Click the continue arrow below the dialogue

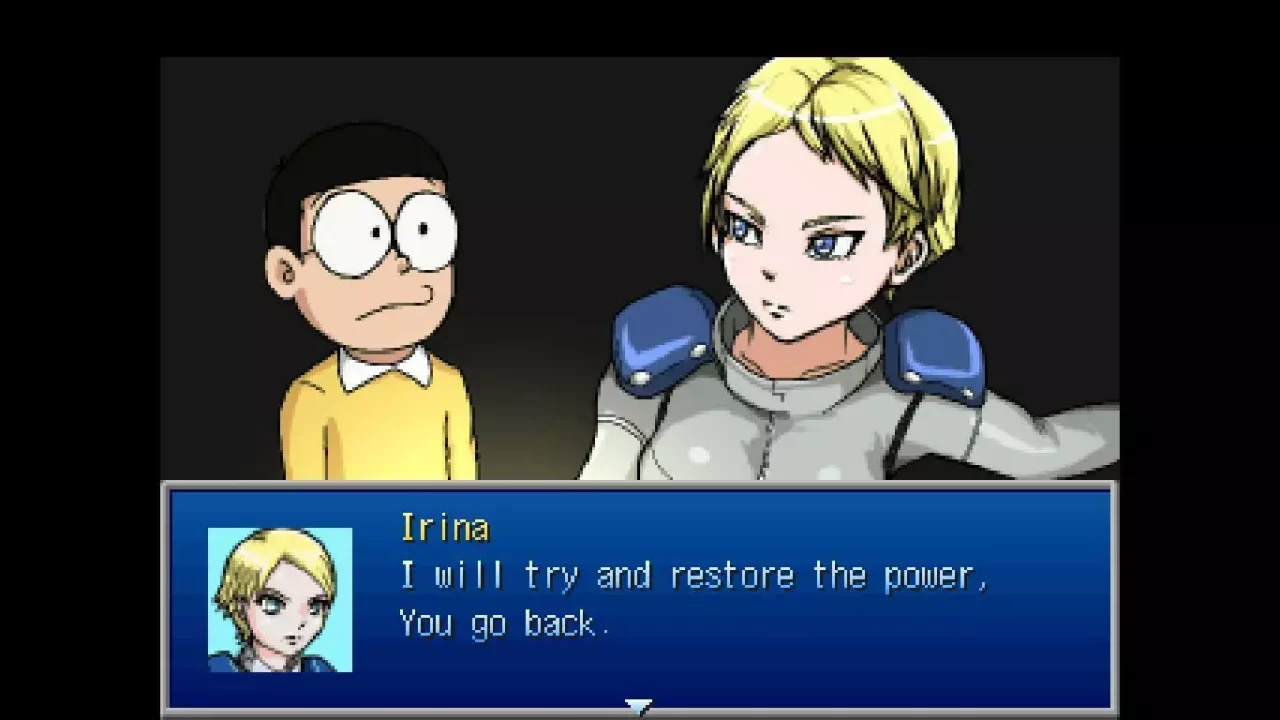click(638, 706)
